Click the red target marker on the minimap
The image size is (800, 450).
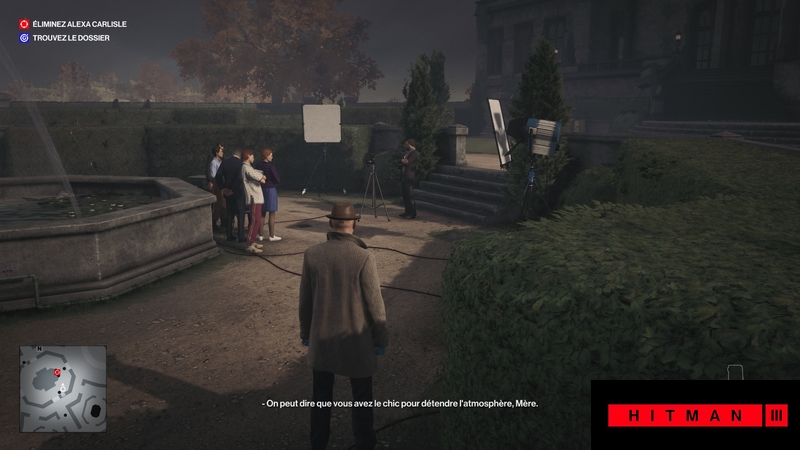(58, 372)
